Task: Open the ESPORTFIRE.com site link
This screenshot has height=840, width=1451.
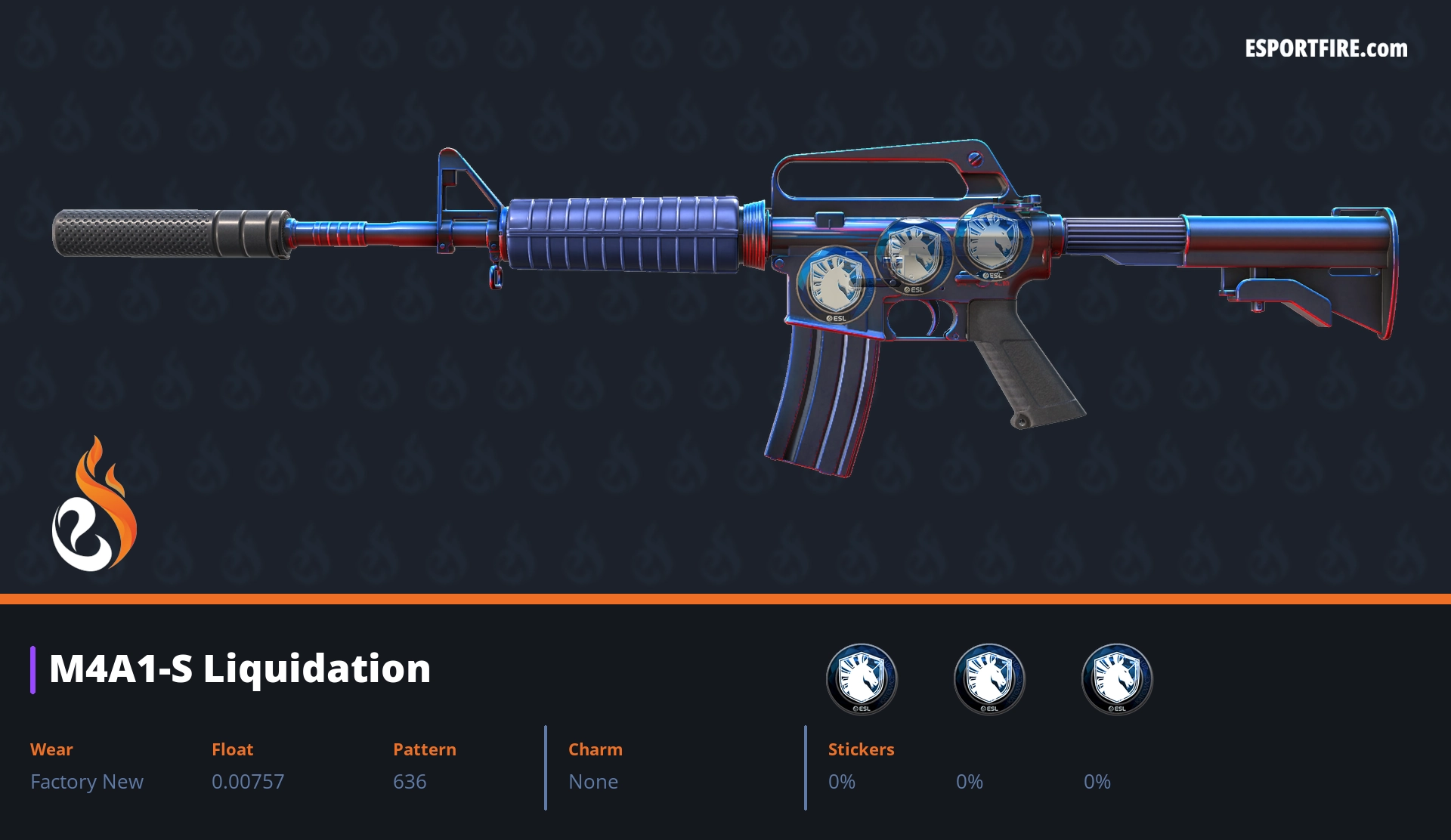Action: pyautogui.click(x=1326, y=49)
